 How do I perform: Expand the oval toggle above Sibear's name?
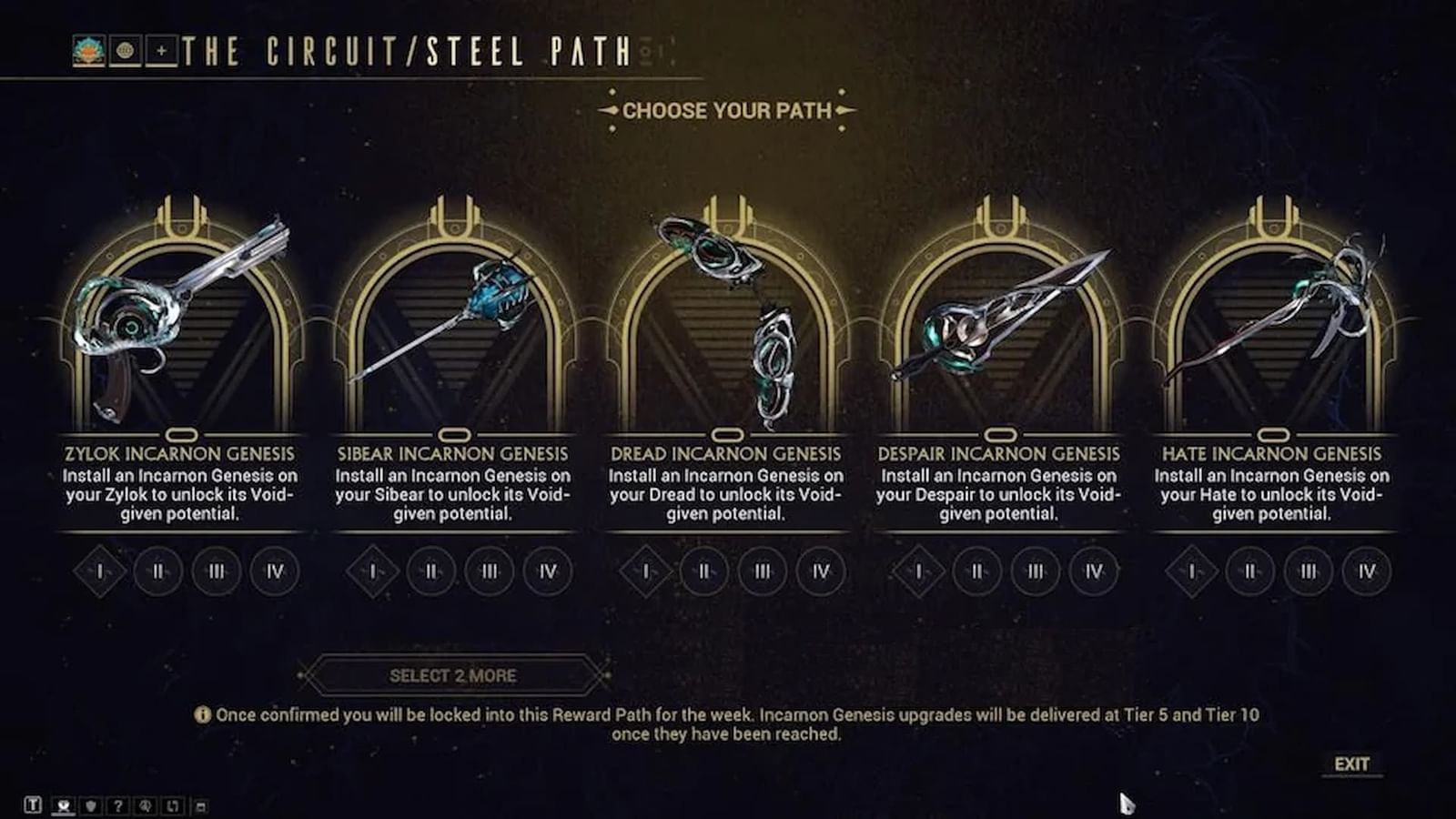452,435
